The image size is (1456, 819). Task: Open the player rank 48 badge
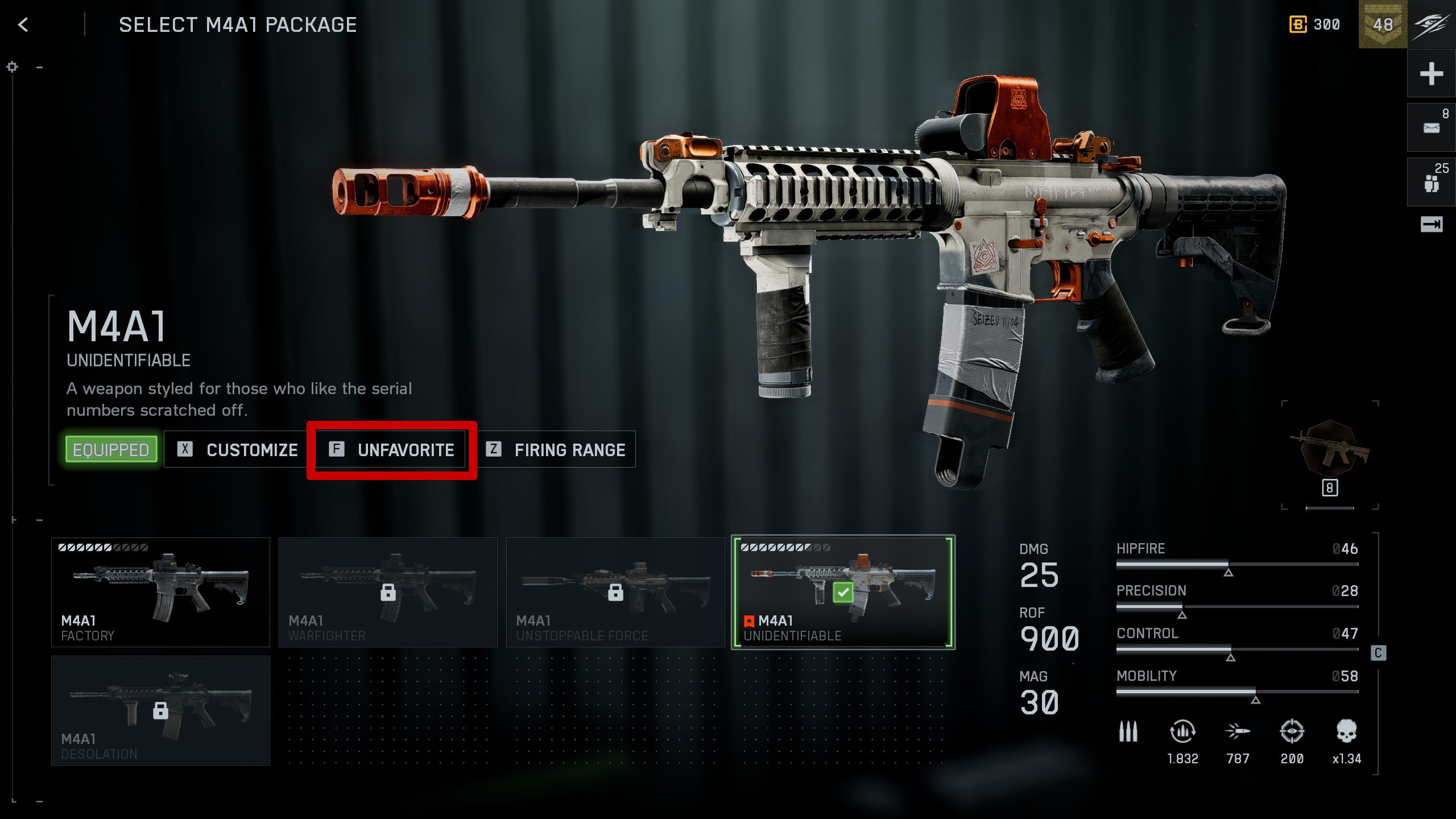click(x=1383, y=24)
